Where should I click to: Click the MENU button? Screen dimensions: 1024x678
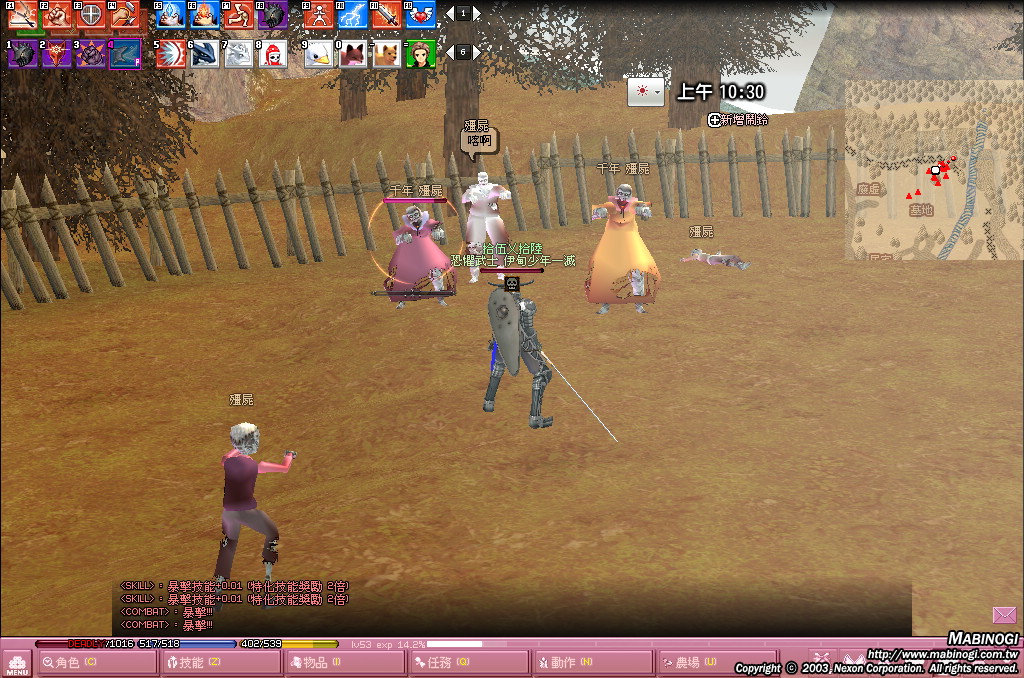pos(17,663)
